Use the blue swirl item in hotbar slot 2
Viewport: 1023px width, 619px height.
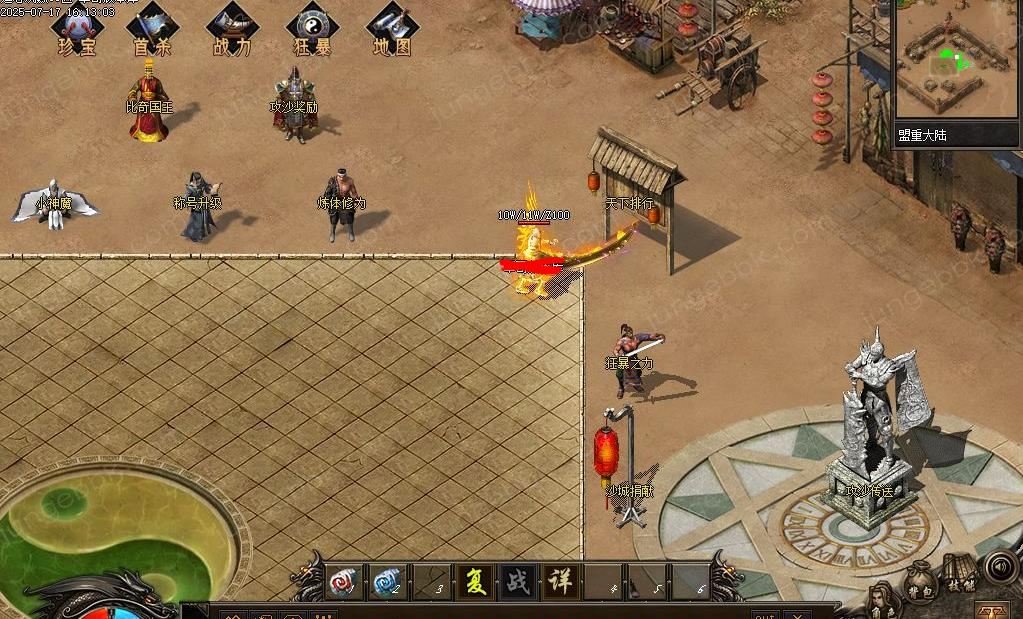[387, 581]
